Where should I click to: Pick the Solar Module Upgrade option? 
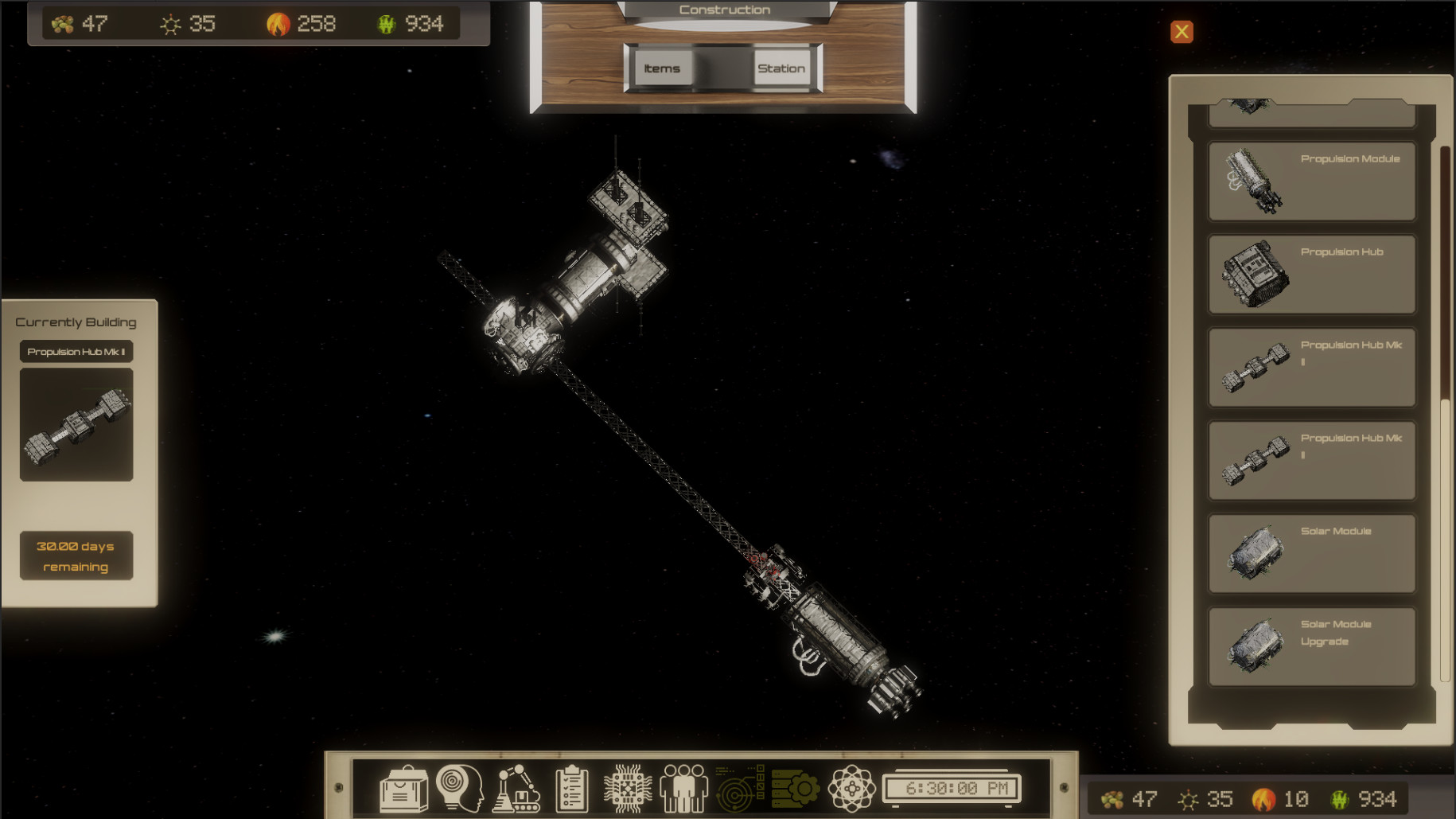pyautogui.click(x=1311, y=645)
